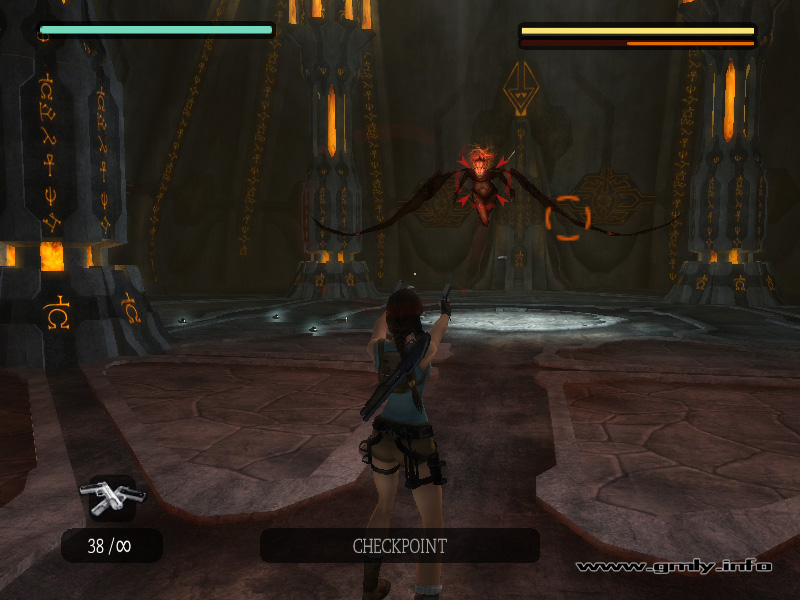Screen dimensions: 800x600
Task: Select the dual pistols weapon icon
Action: click(112, 496)
